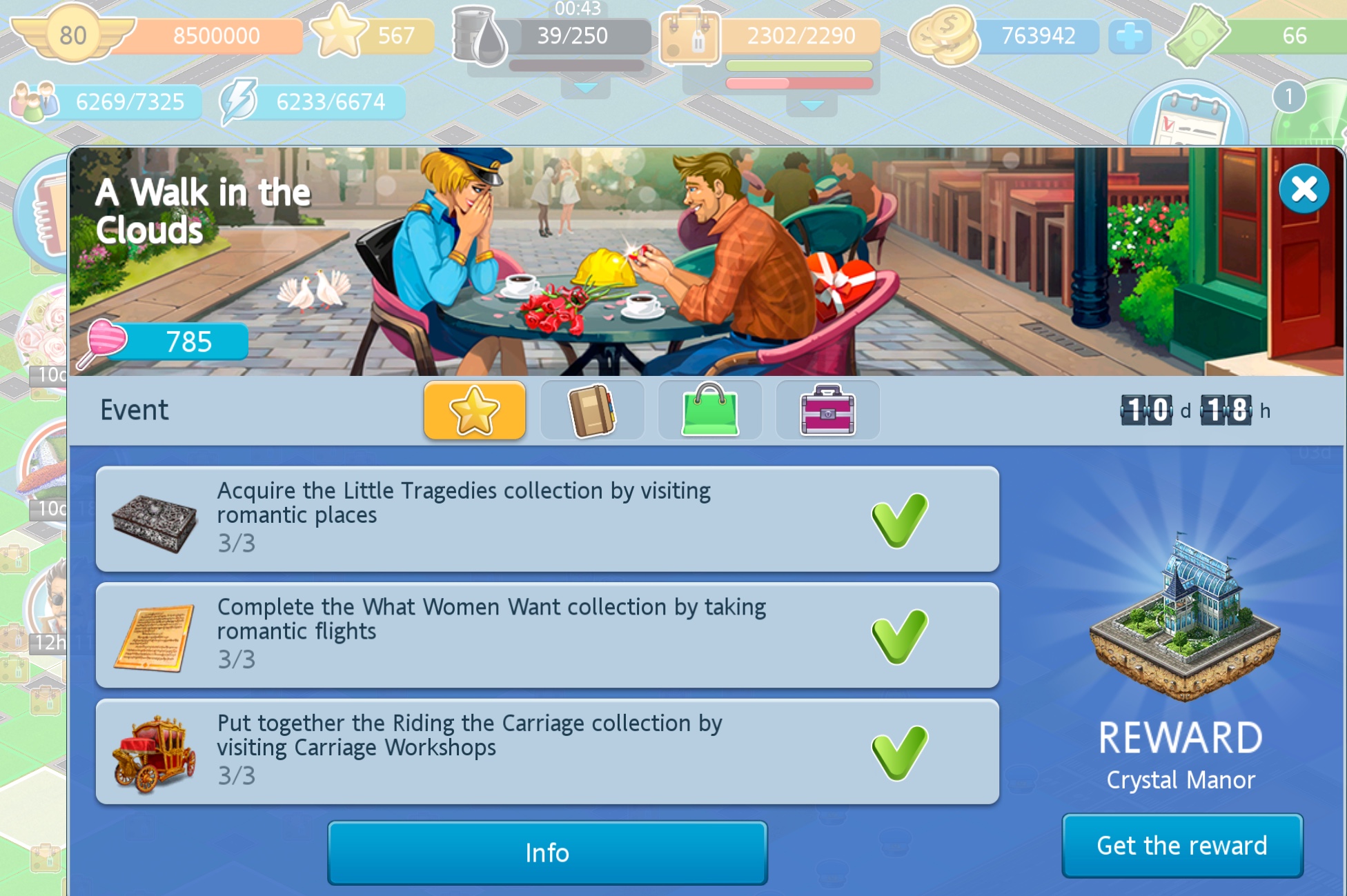Select the Riding the Carriage collection task

point(547,751)
